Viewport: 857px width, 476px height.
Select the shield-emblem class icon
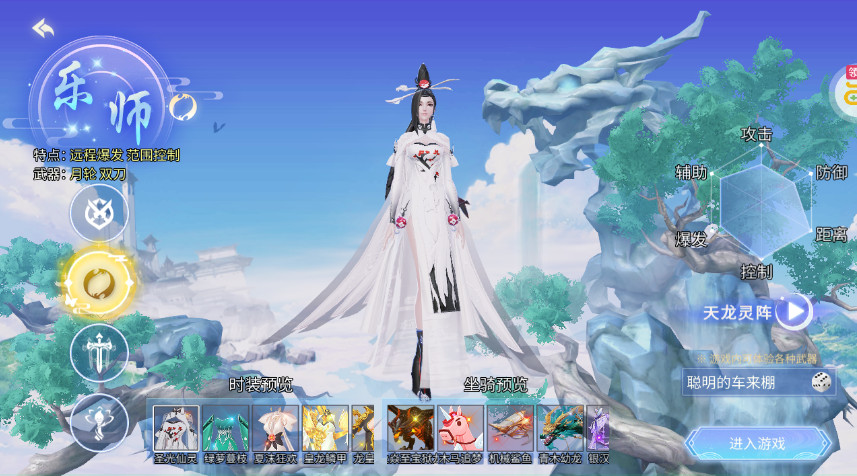tap(99, 212)
